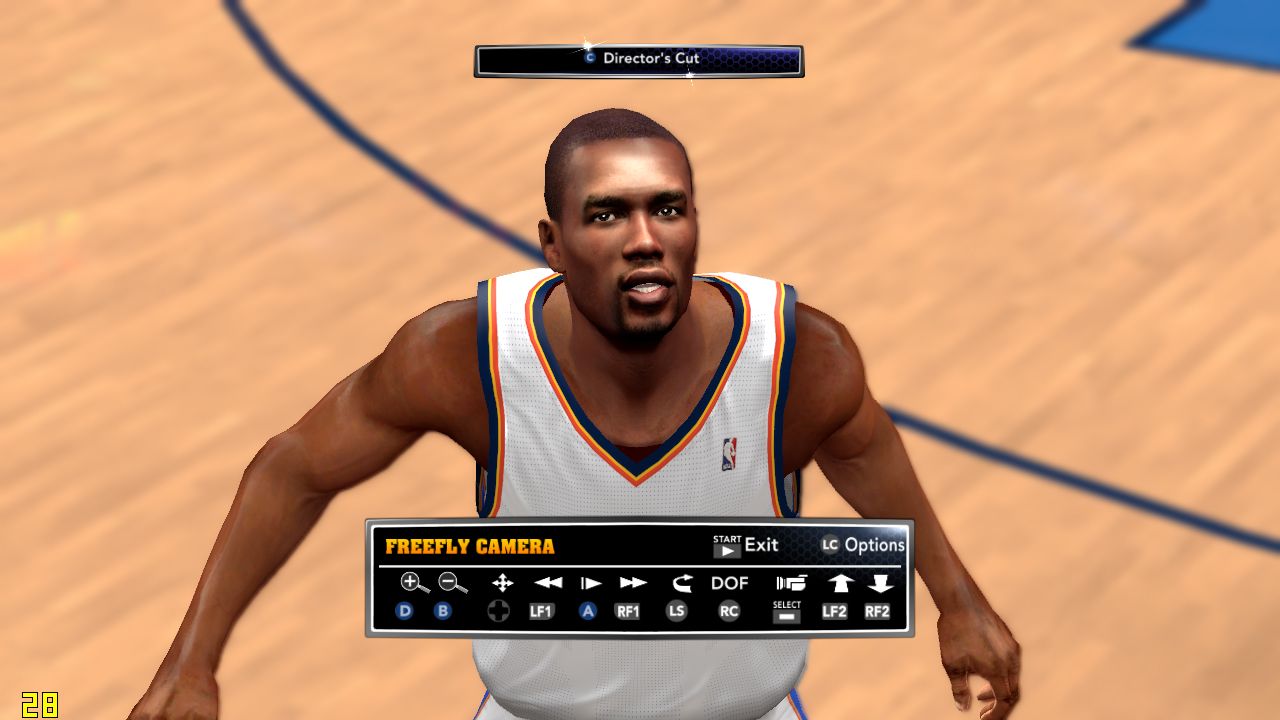Image resolution: width=1280 pixels, height=720 pixels.
Task: Exit the Freefly Camera
Action: [746, 545]
